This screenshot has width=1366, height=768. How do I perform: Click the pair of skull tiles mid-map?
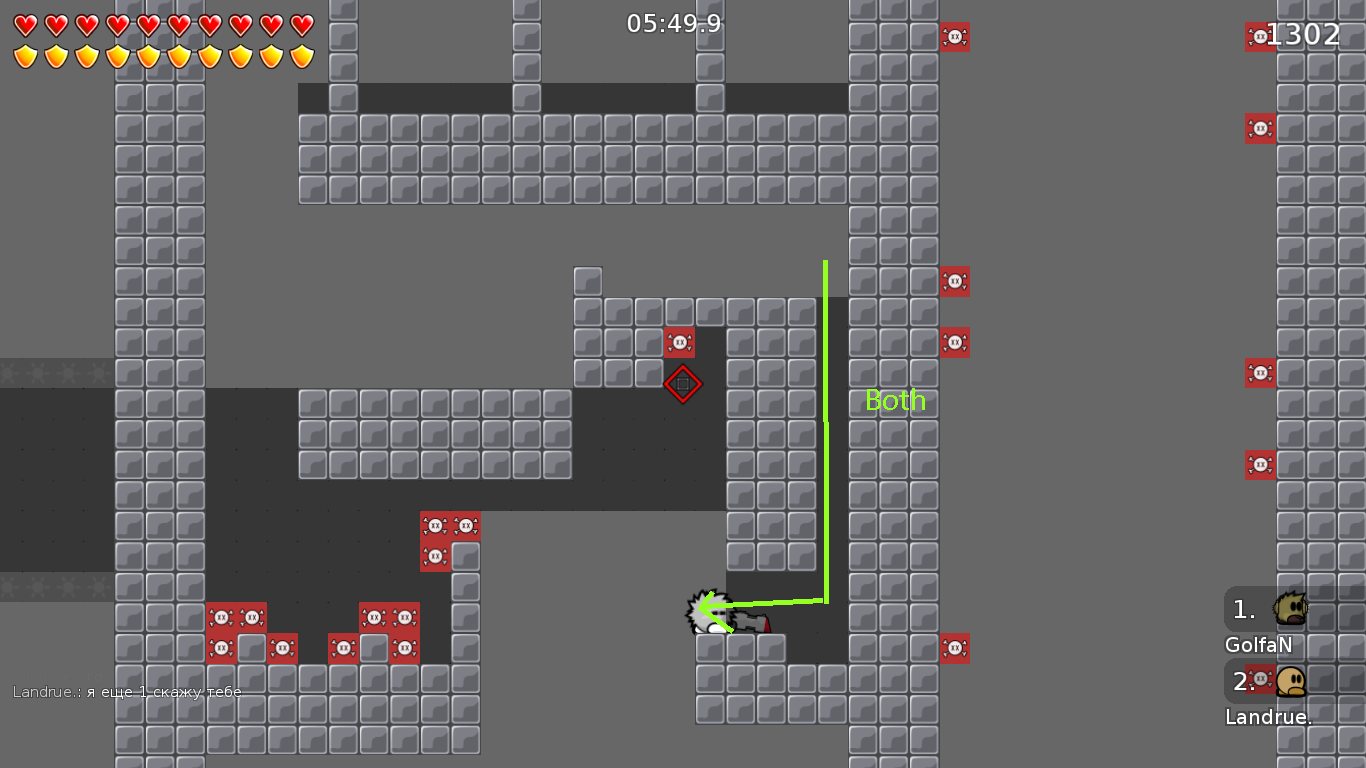450,524
